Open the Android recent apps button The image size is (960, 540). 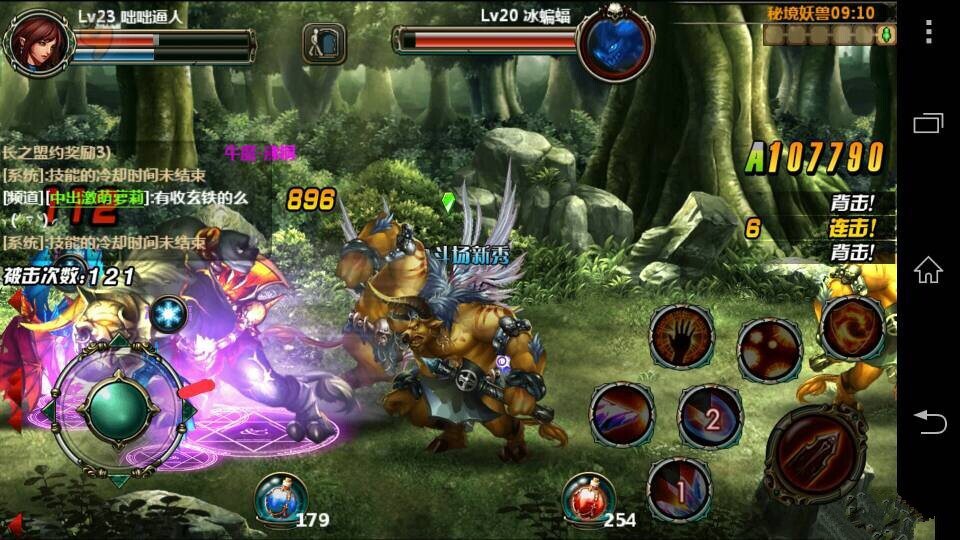click(x=928, y=123)
